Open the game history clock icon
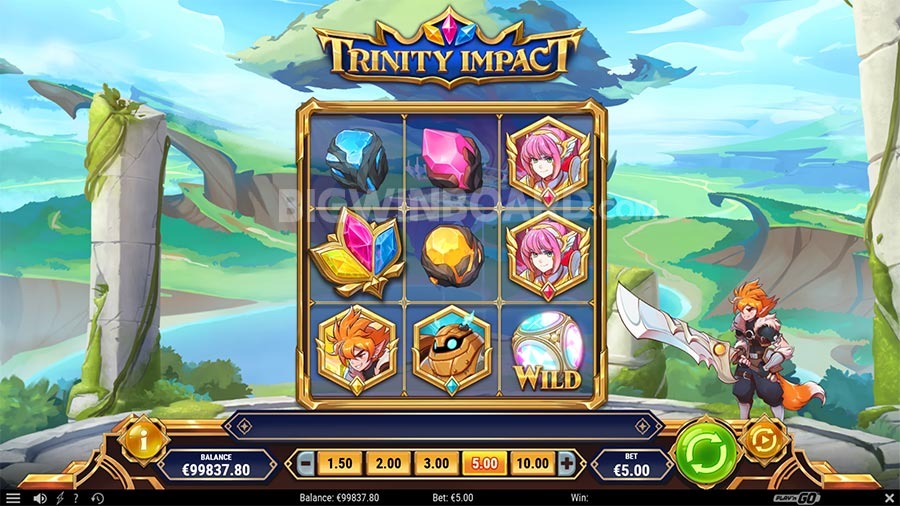 97,497
